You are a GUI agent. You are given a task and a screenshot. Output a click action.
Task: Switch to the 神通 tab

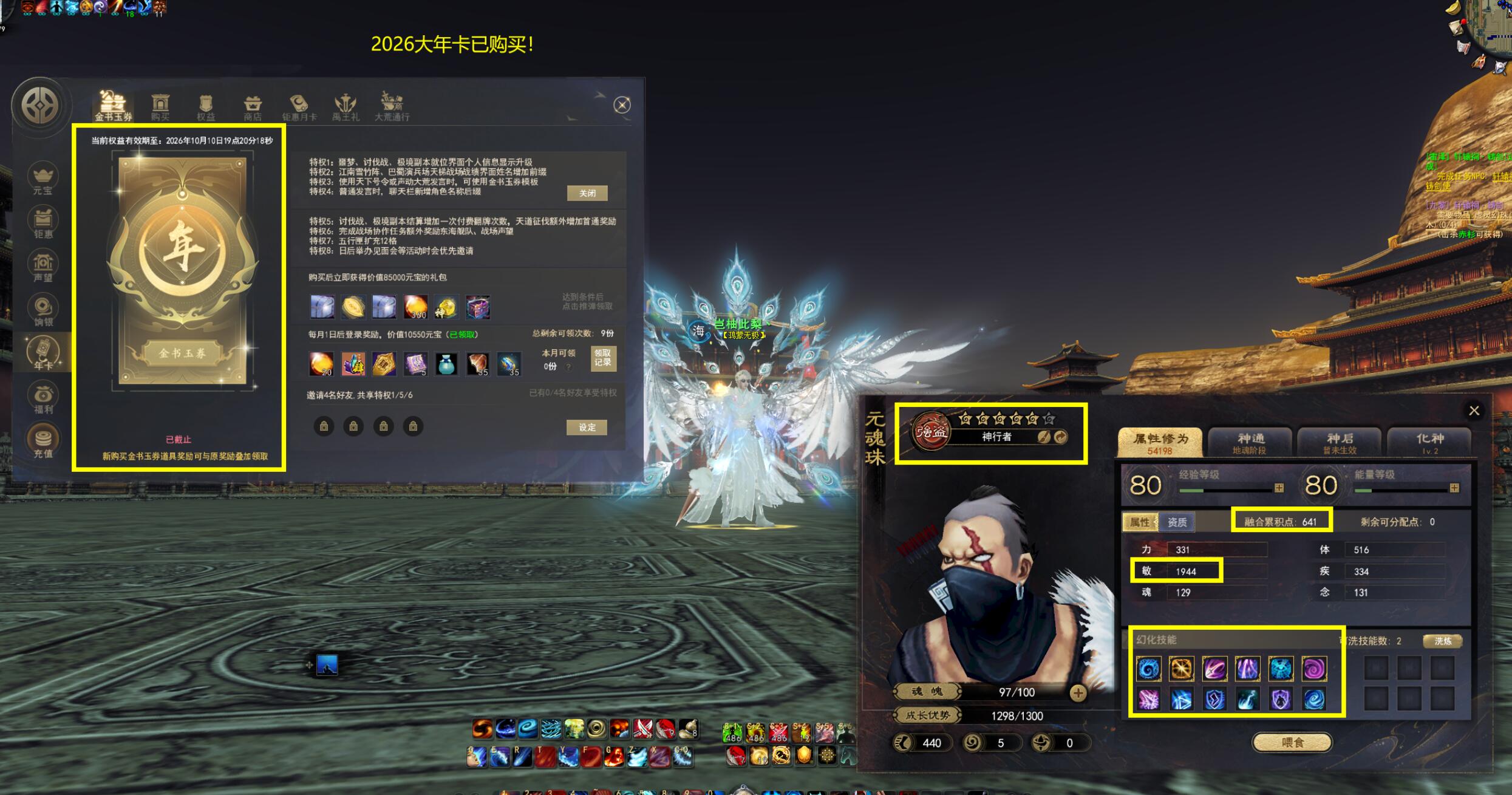point(1250,442)
